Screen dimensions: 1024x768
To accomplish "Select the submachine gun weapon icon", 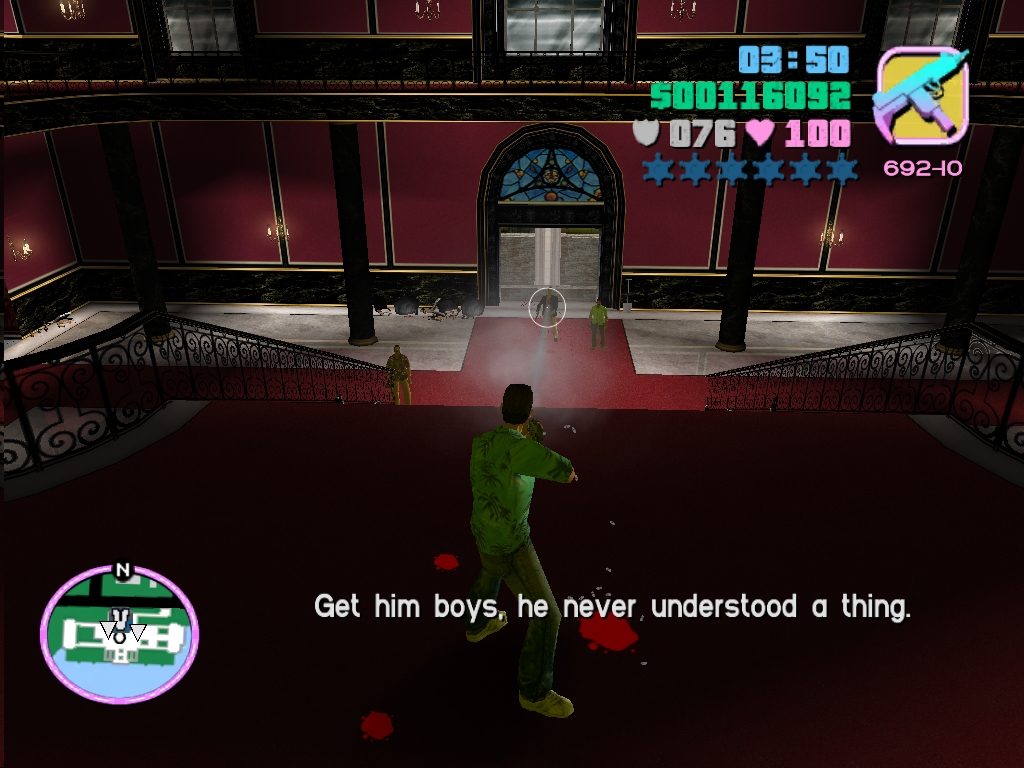I will point(921,96).
